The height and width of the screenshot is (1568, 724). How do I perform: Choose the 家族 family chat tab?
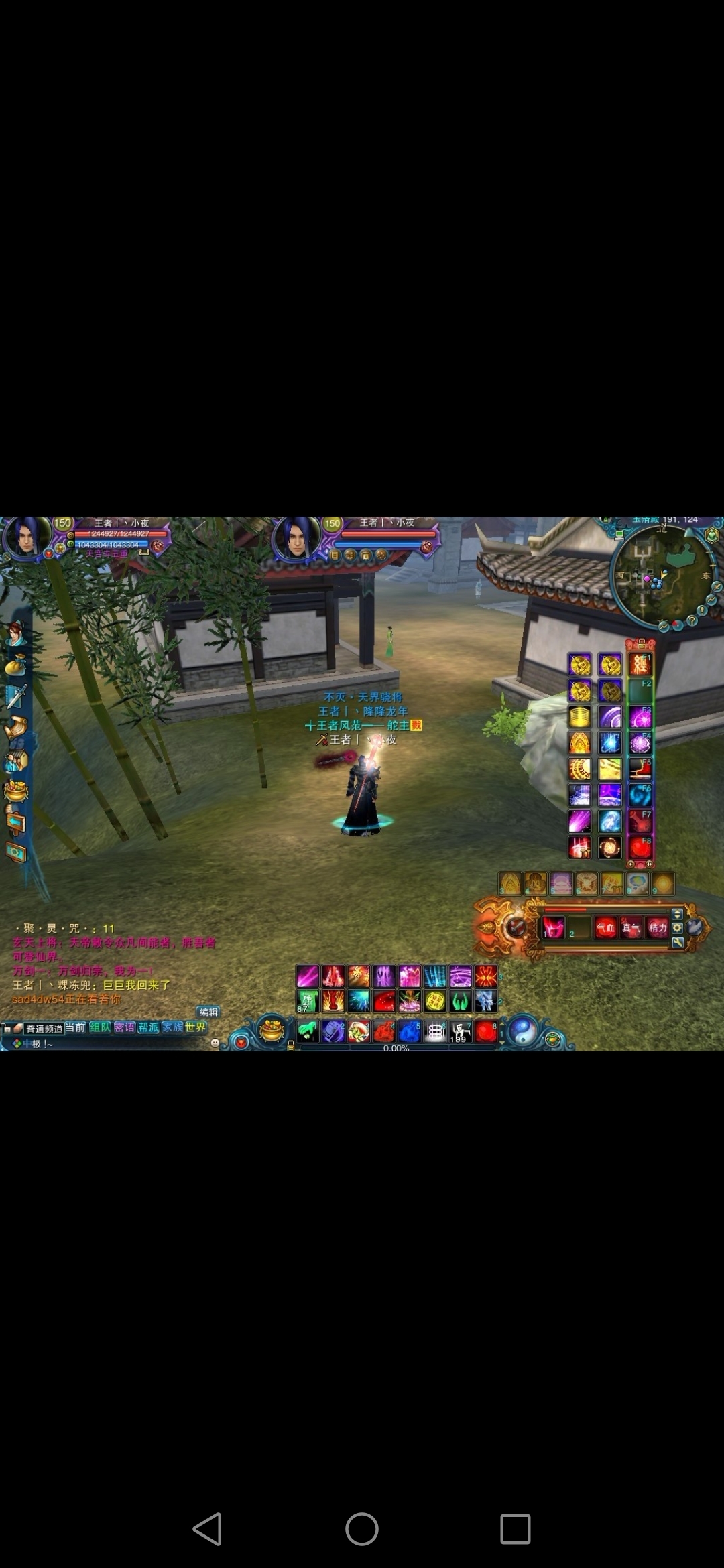(172, 1027)
